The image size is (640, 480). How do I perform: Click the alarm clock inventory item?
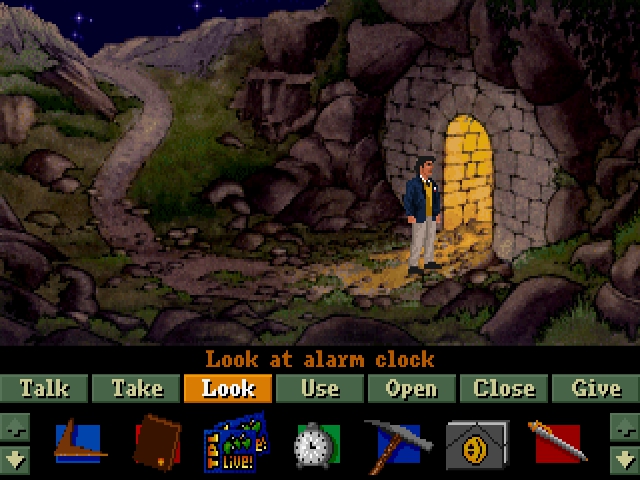(x=316, y=444)
